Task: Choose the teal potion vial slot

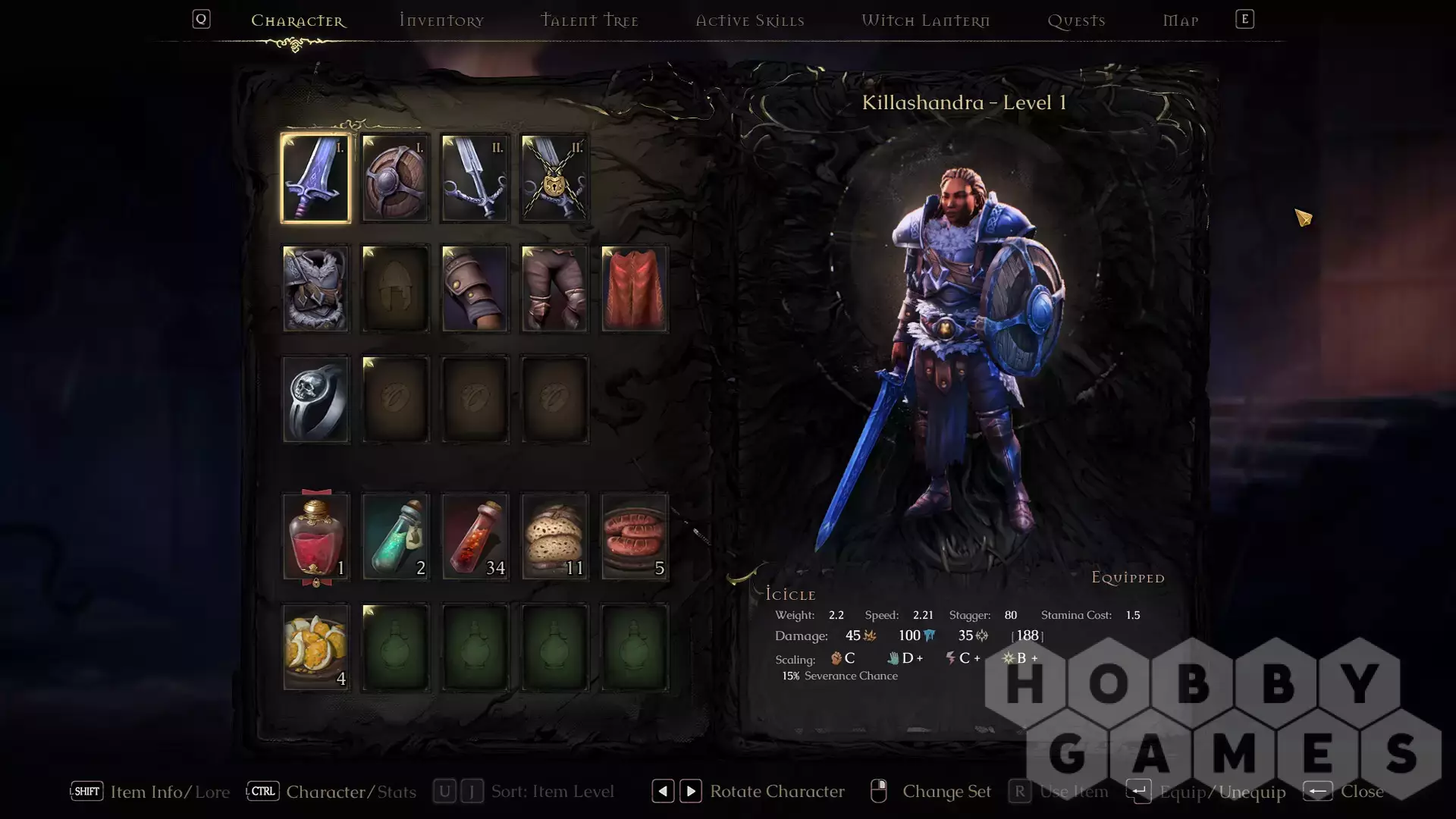Action: 395,537
